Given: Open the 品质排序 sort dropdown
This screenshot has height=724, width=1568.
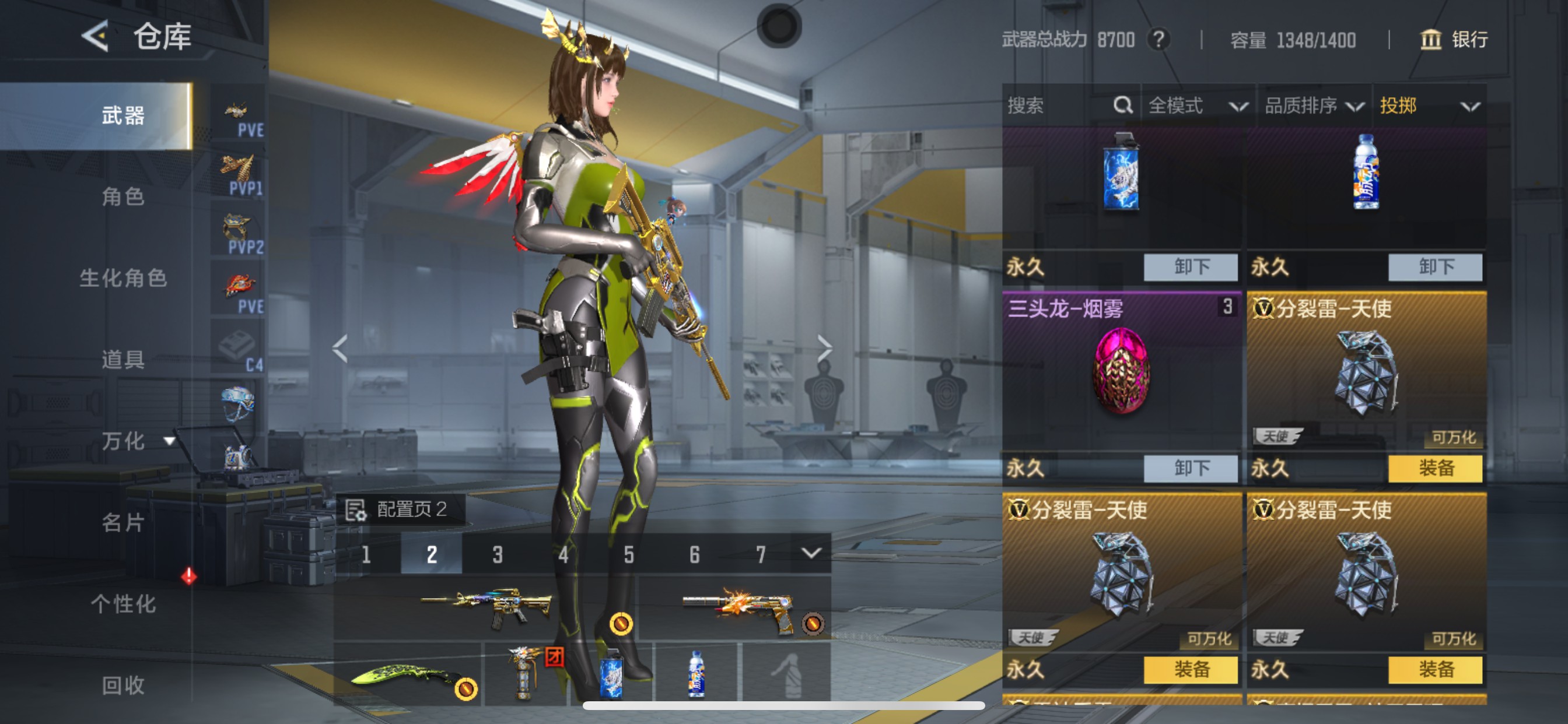Looking at the screenshot, I should (1313, 106).
